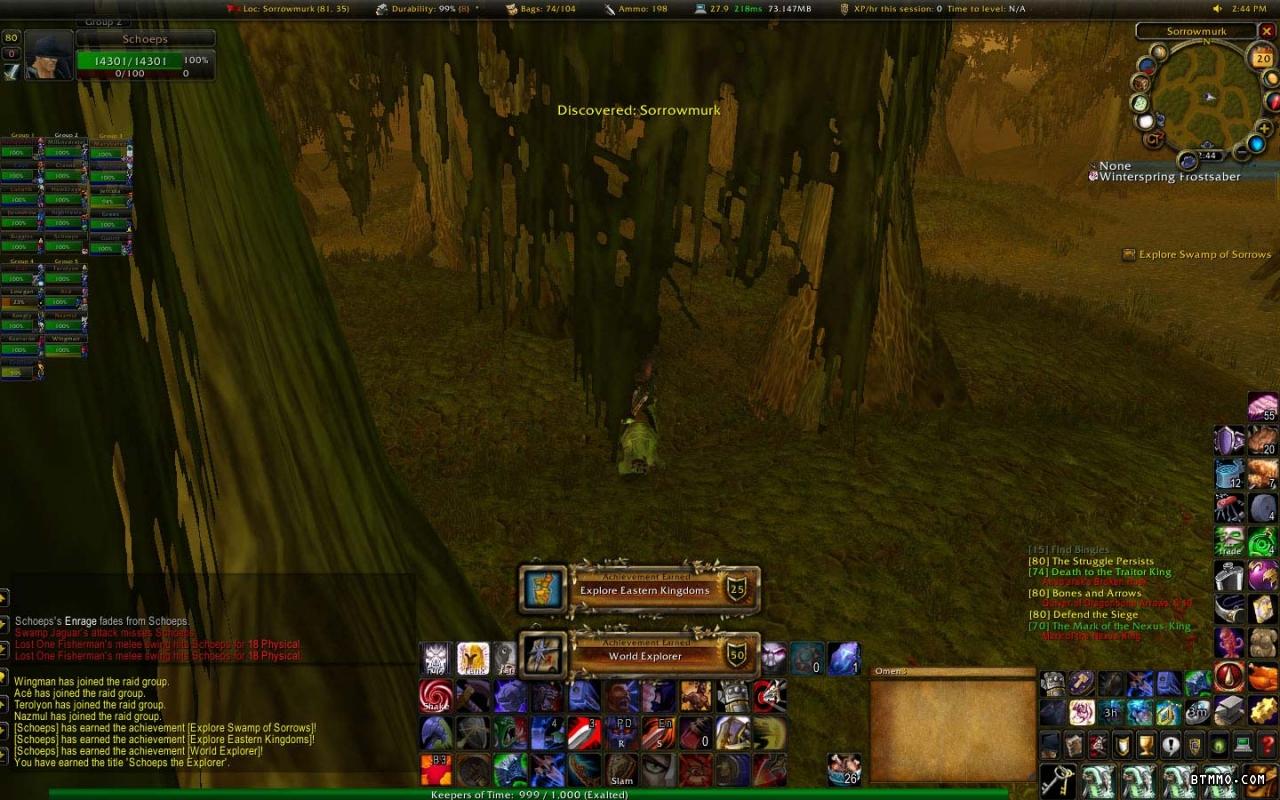Open achievements via the gold trophy button

coord(1146,745)
